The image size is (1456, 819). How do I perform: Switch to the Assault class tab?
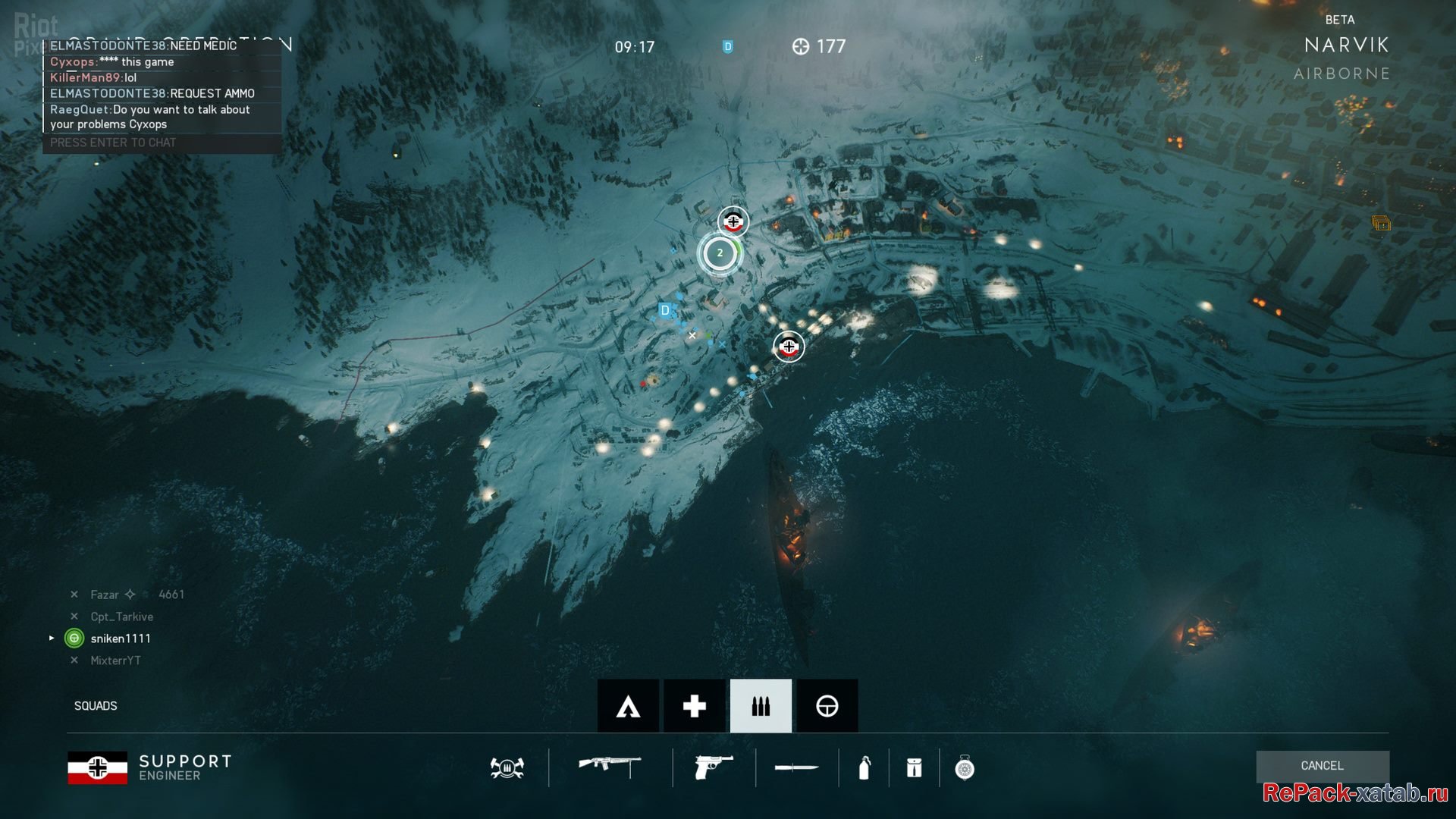pos(628,706)
